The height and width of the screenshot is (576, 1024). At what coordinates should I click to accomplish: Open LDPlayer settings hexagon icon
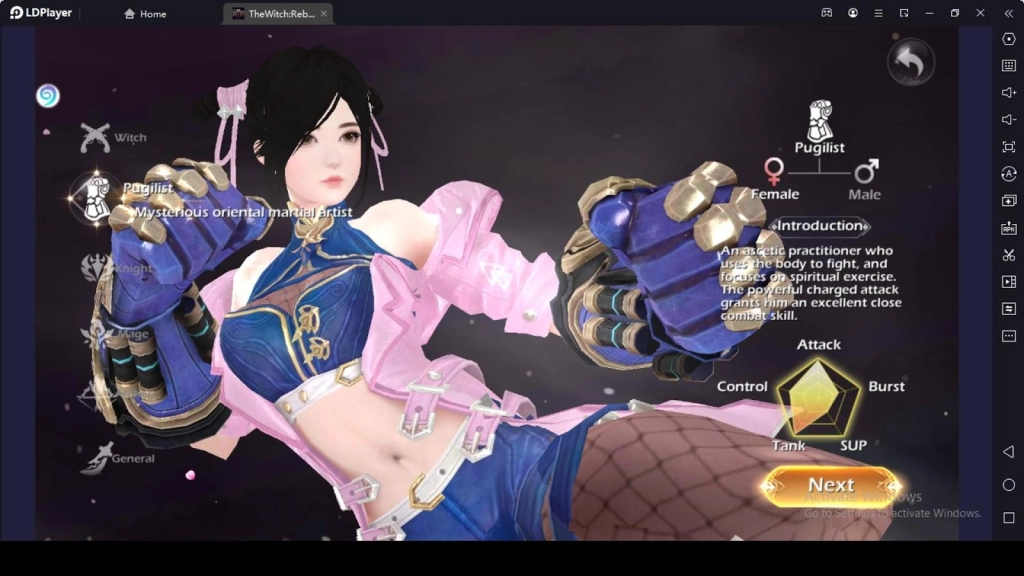(1008, 39)
